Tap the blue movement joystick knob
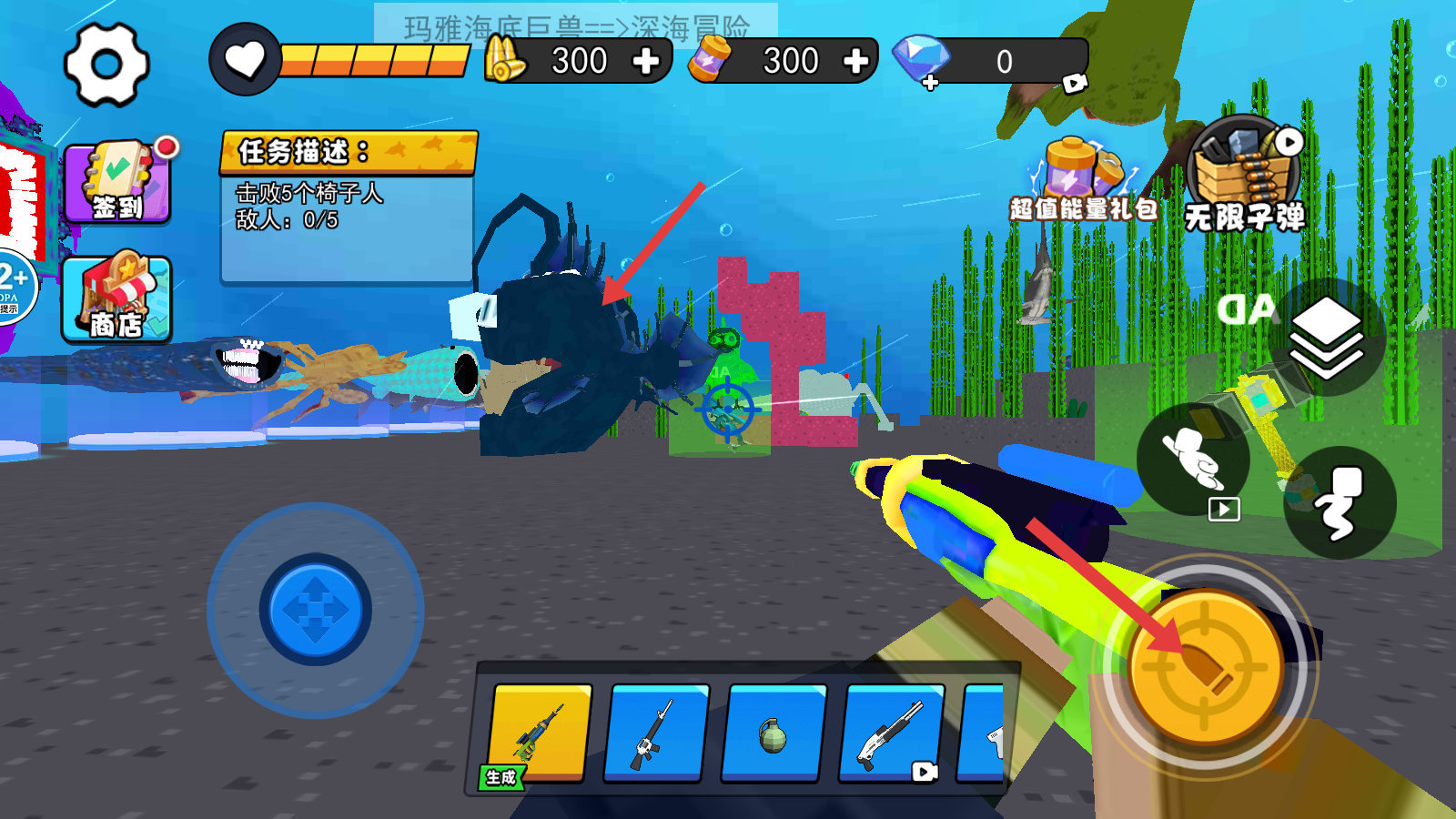 click(x=316, y=610)
